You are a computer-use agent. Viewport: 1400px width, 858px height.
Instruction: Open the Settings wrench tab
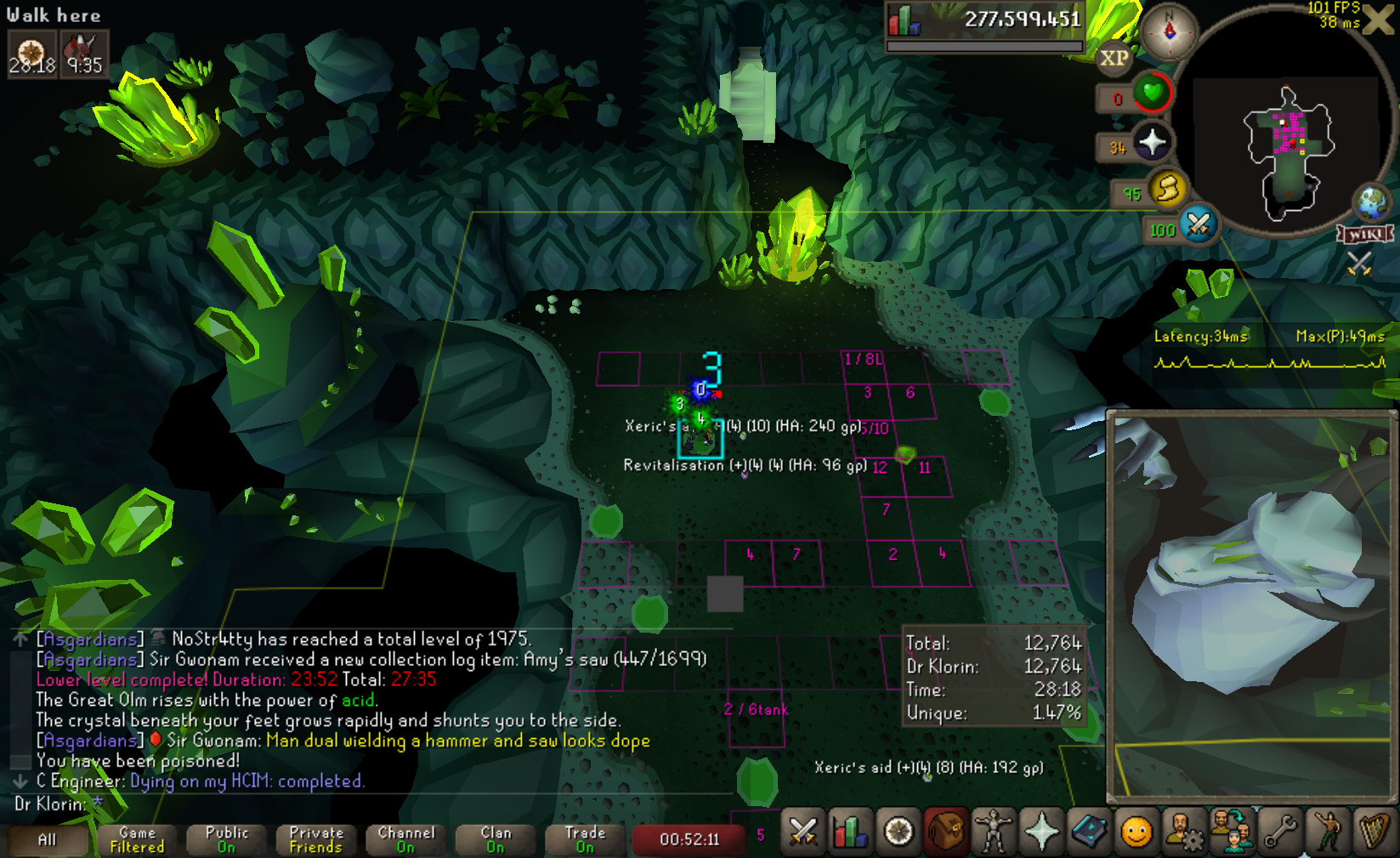[x=1280, y=831]
